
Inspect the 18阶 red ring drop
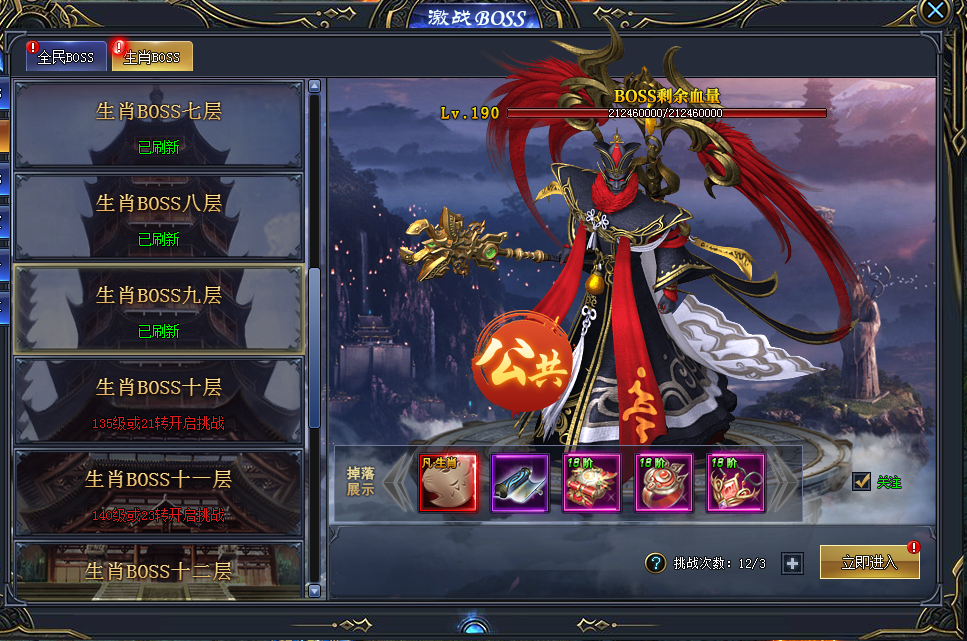coord(664,483)
